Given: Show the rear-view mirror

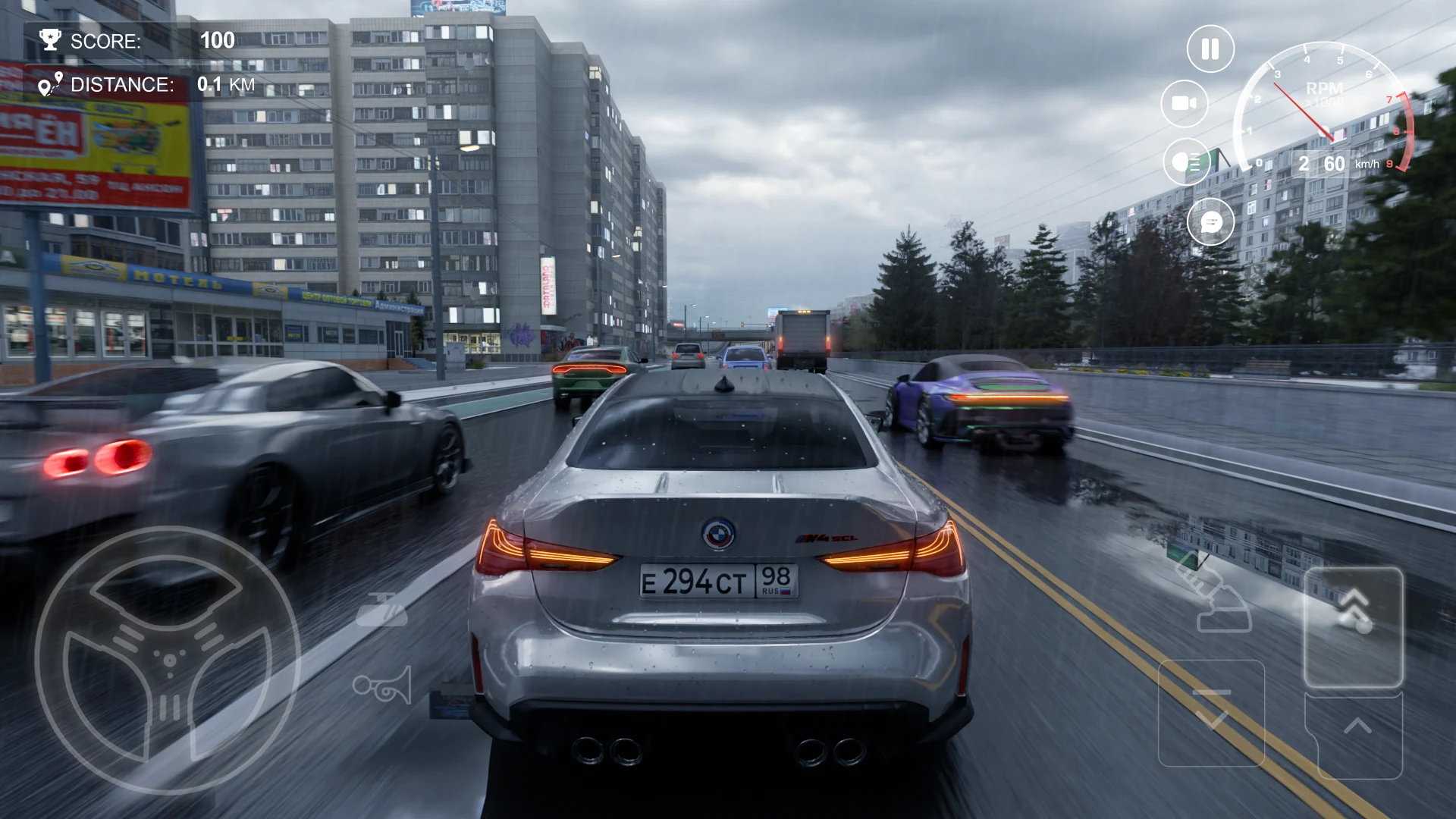Looking at the screenshot, I should coord(381,610).
